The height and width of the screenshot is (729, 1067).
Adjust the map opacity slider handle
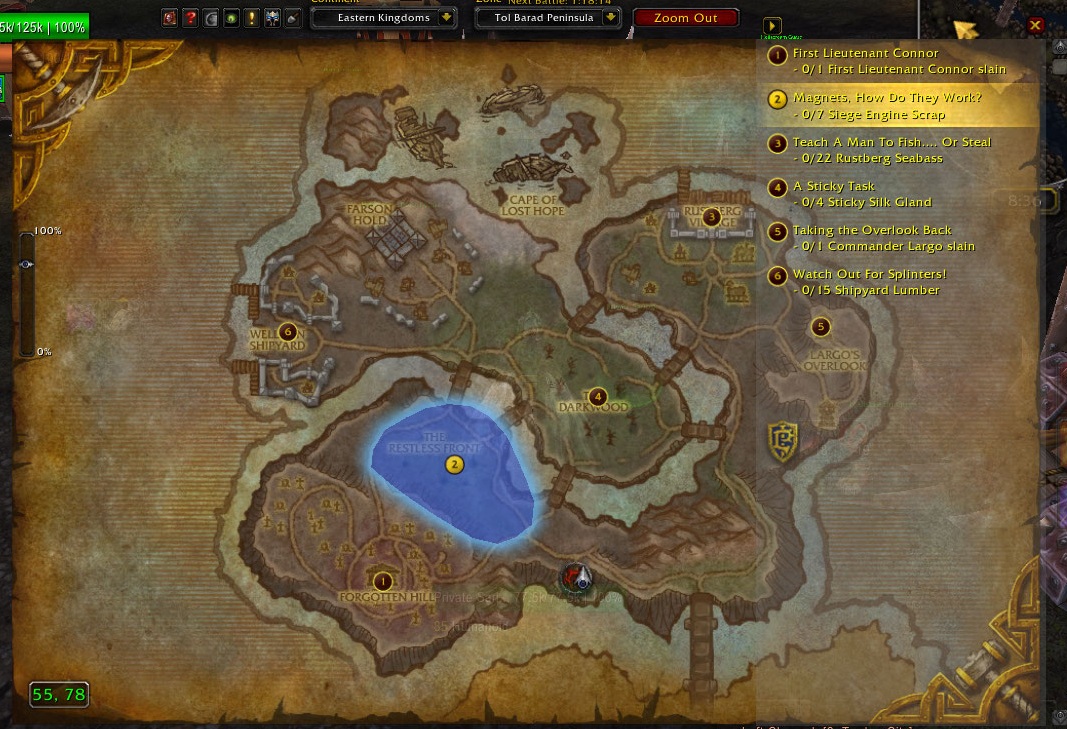pyautogui.click(x=26, y=264)
